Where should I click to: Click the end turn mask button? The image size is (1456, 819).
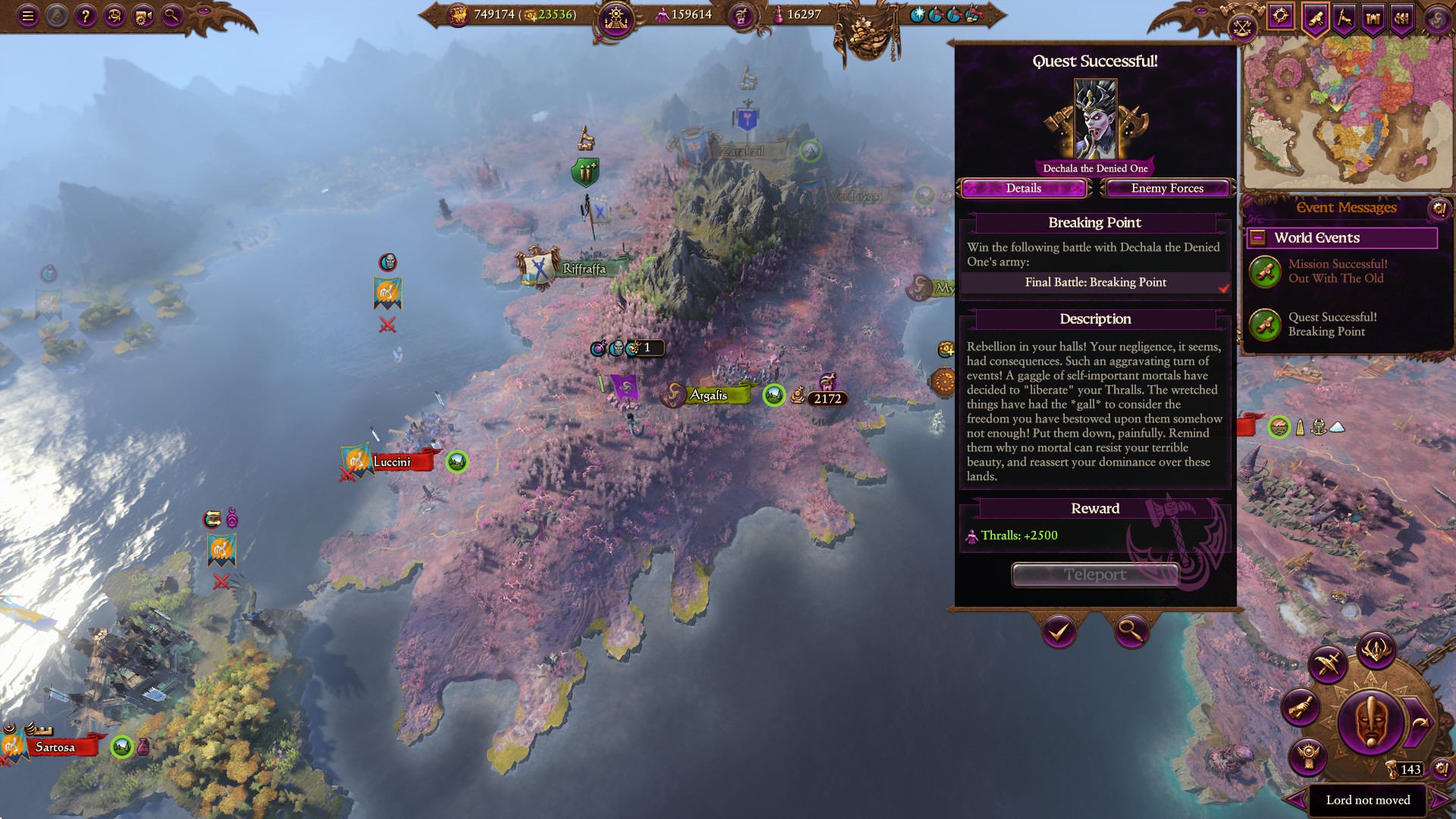click(1370, 721)
